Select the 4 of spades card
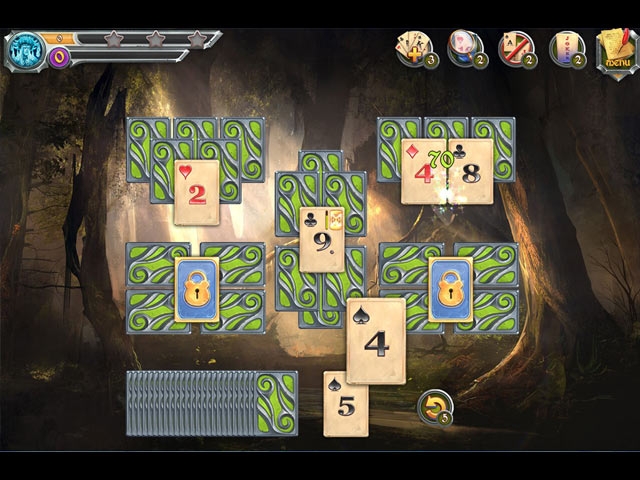Image resolution: width=640 pixels, height=480 pixels. [x=375, y=340]
